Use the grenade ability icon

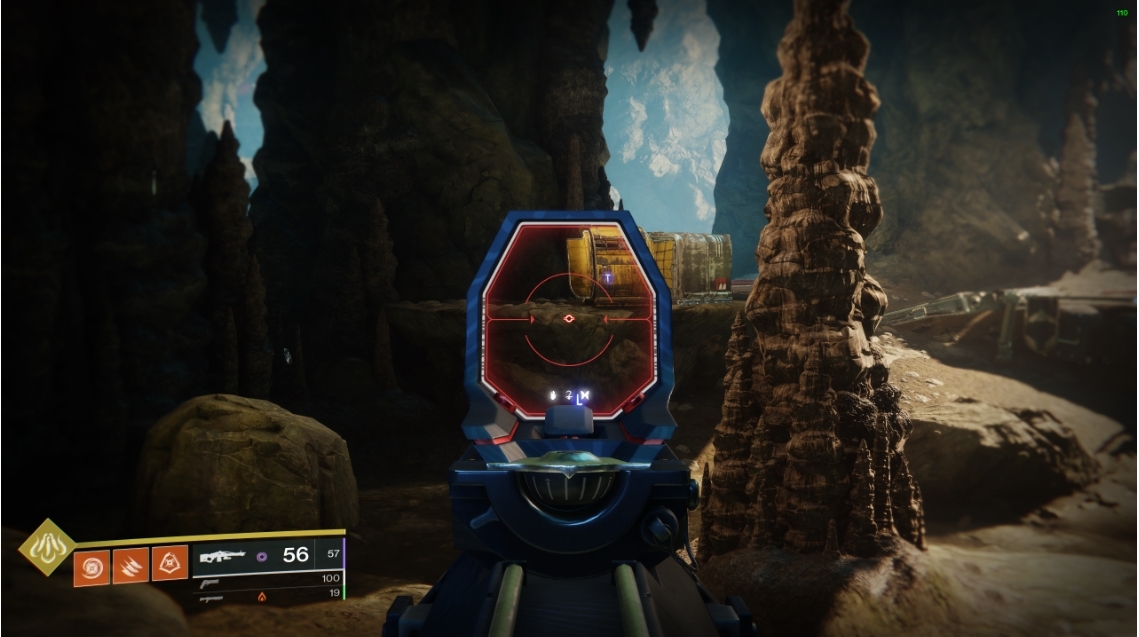tap(91, 566)
